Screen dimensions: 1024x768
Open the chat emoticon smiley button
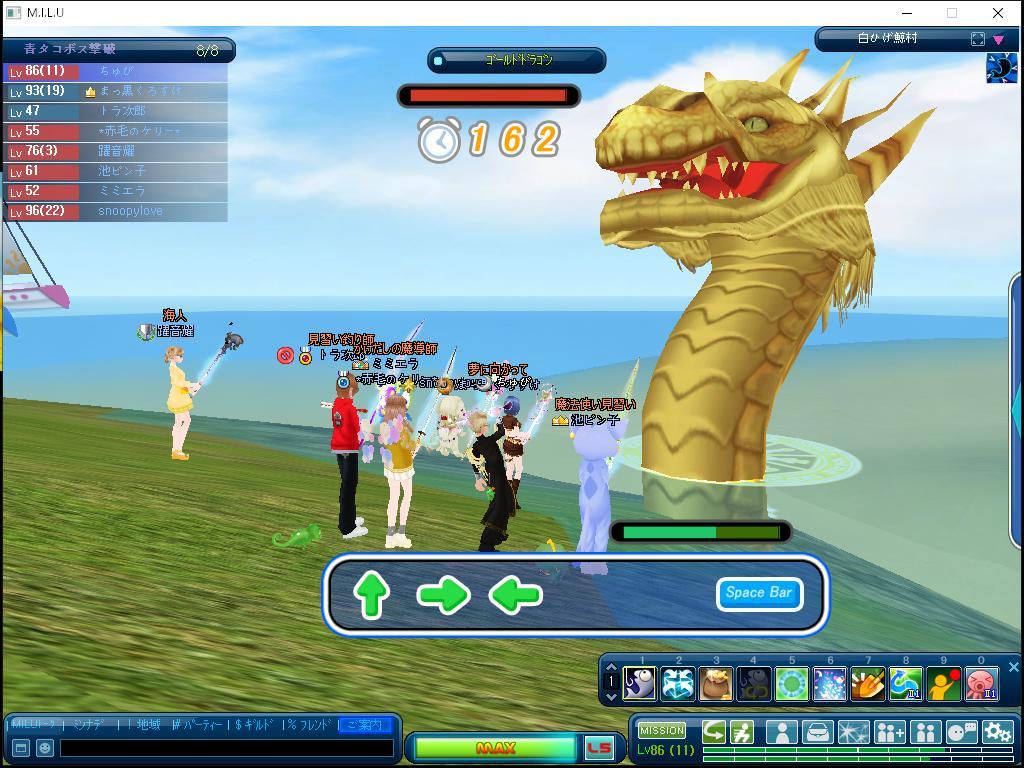tap(45, 747)
